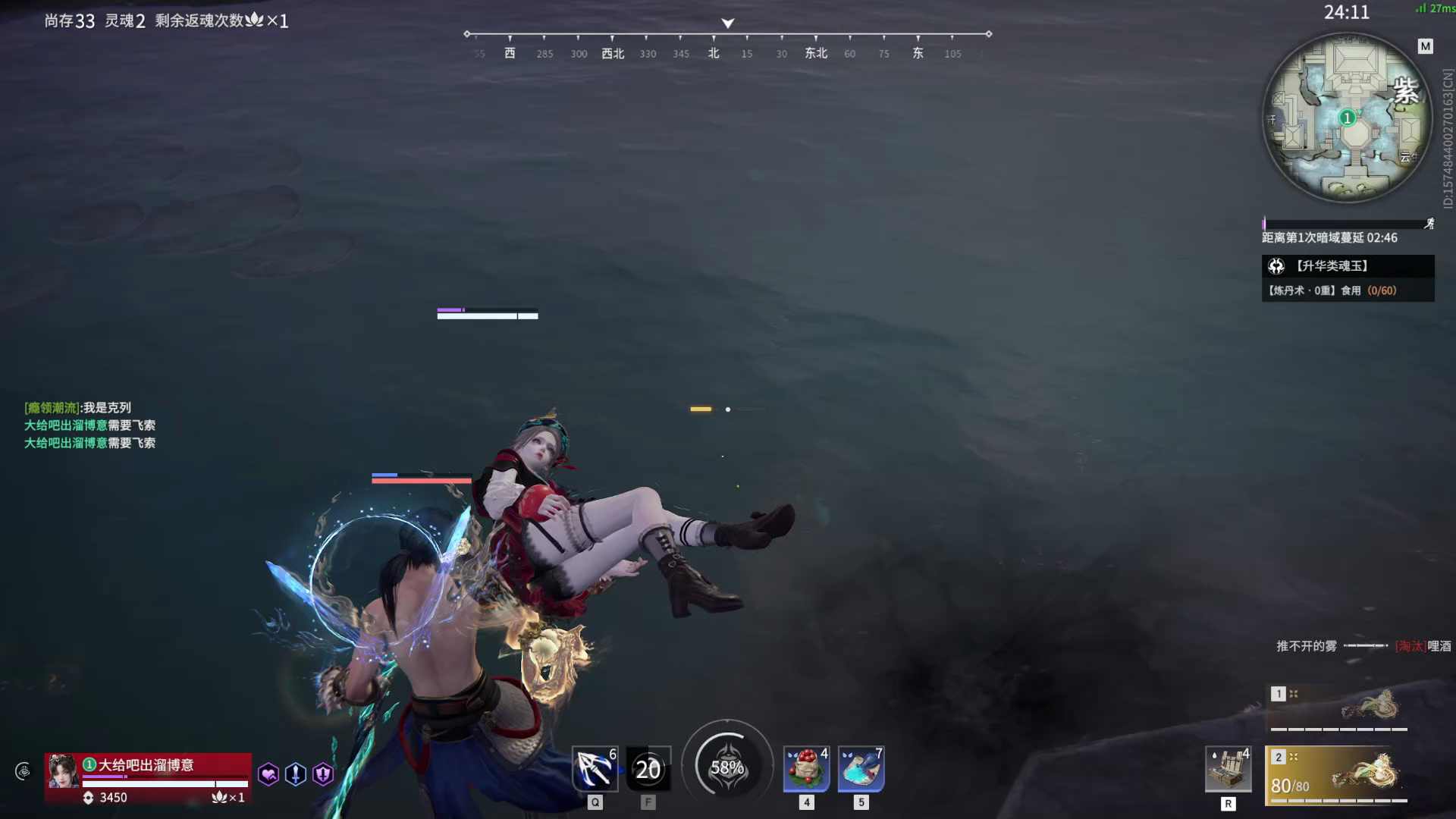
Task: Open the 58% soul circle indicator
Action: [727, 767]
